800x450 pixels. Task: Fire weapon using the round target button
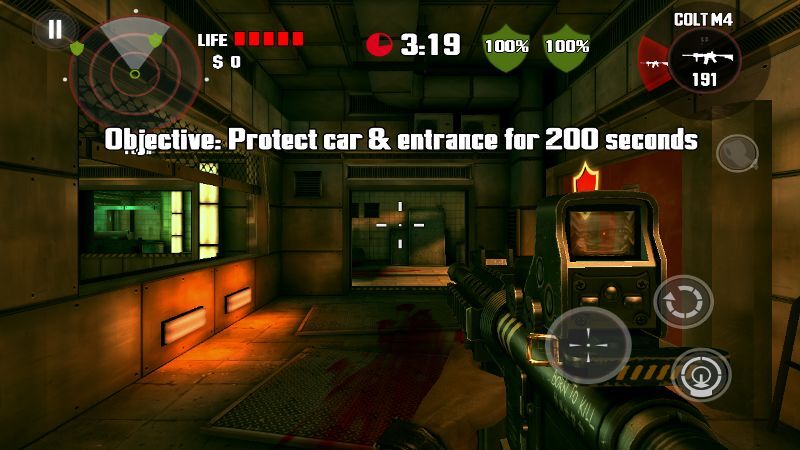pos(701,375)
